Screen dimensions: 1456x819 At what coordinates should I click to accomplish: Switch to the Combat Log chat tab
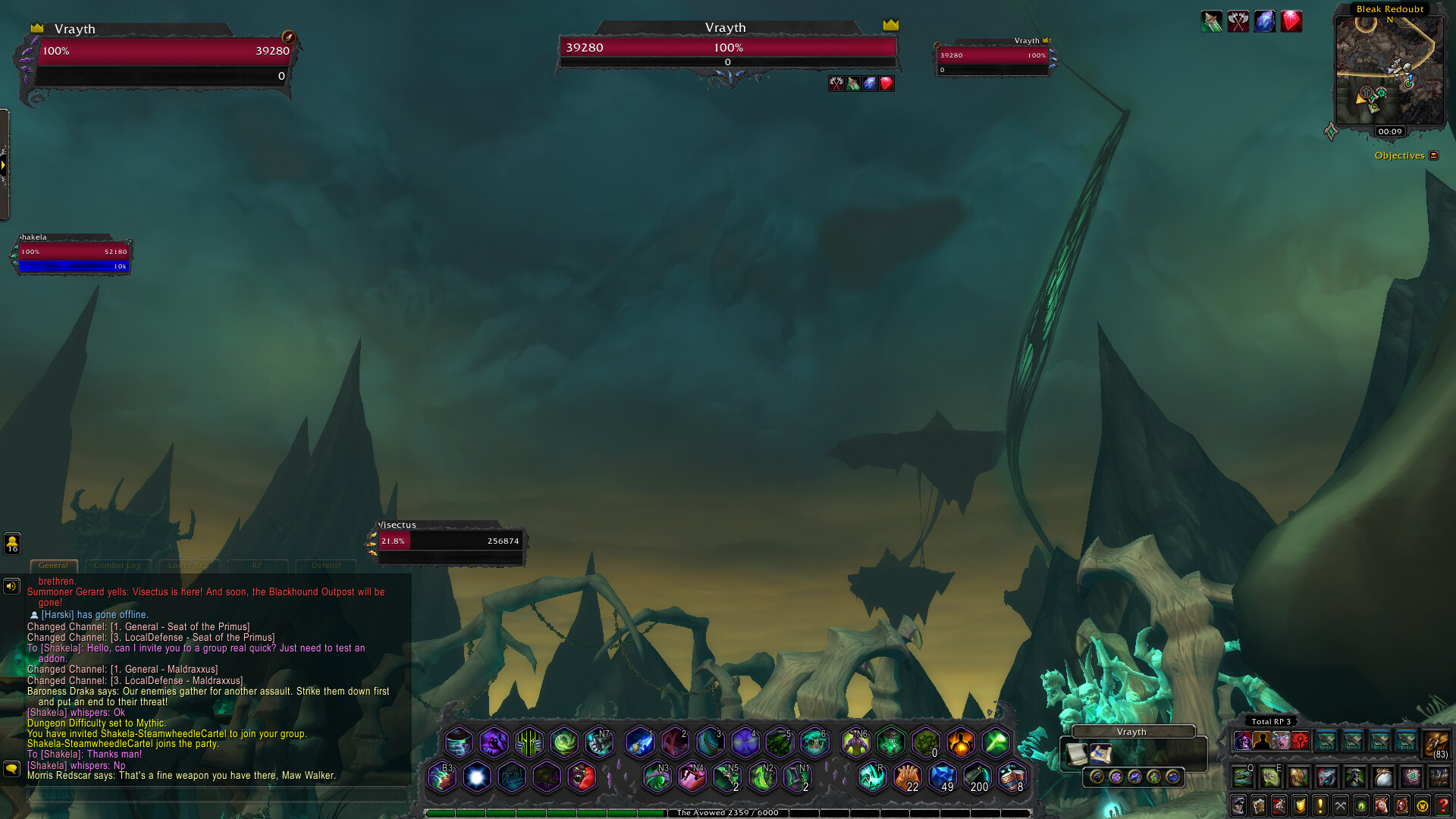pyautogui.click(x=118, y=566)
